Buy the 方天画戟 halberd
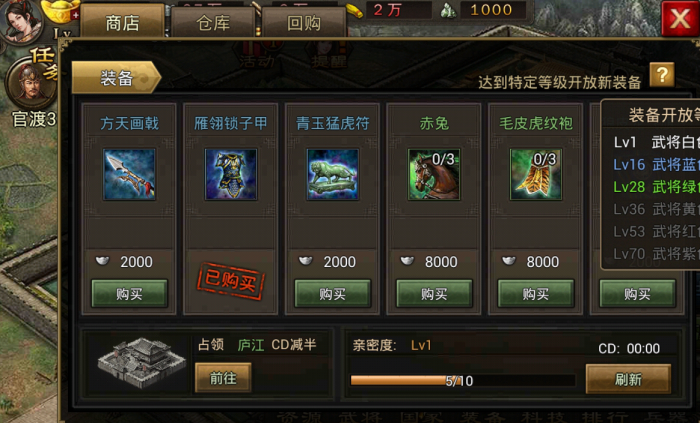Image resolution: width=700 pixels, height=423 pixels. [129, 294]
